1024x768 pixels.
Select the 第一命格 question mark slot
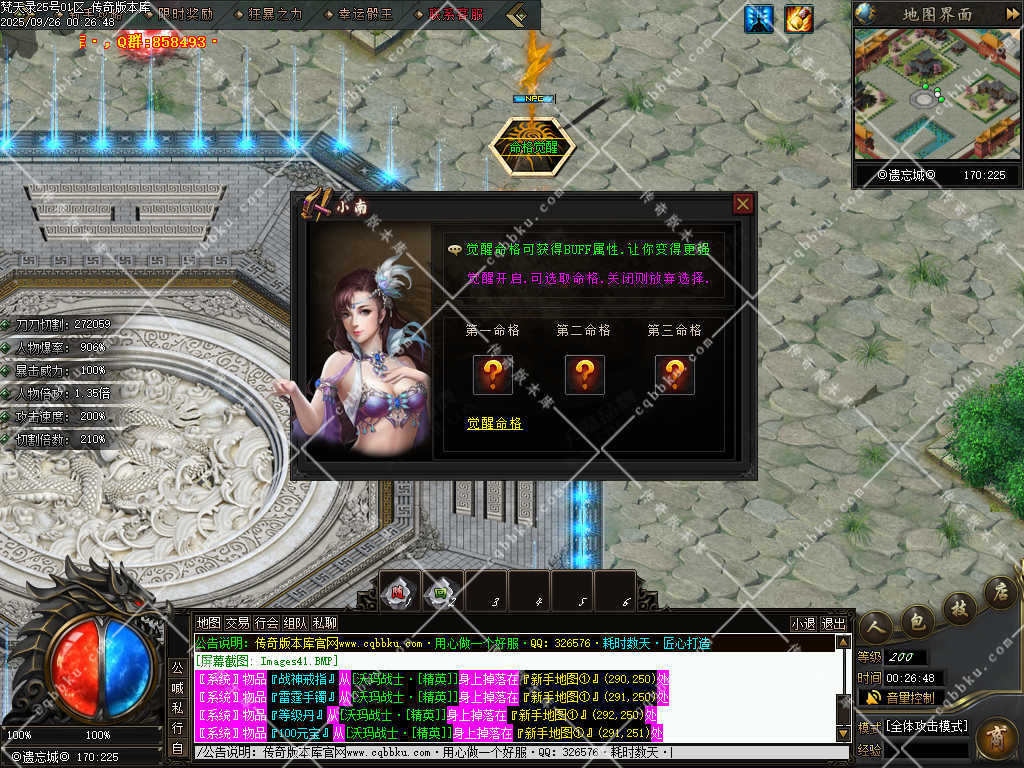(x=493, y=374)
